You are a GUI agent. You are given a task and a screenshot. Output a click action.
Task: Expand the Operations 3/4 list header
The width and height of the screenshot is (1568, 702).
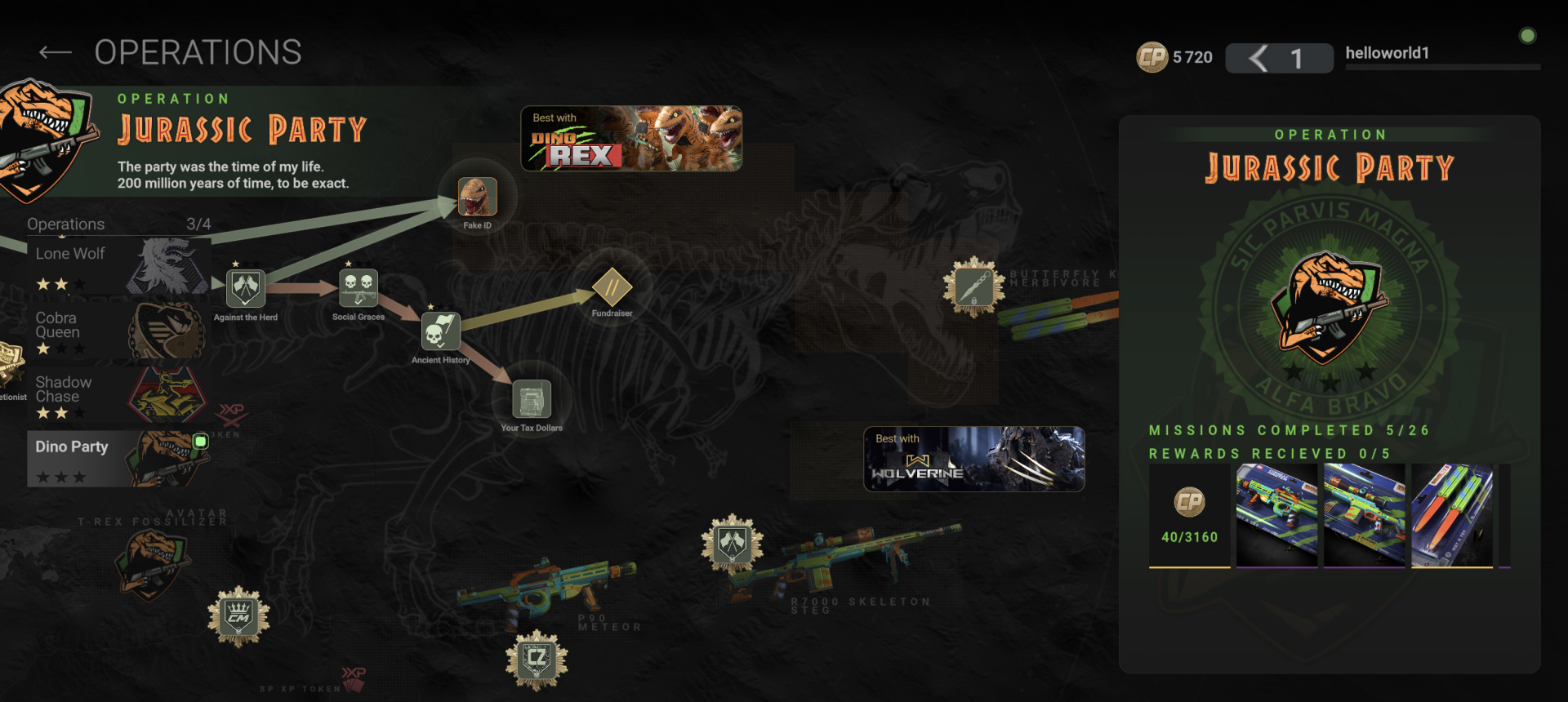118,224
